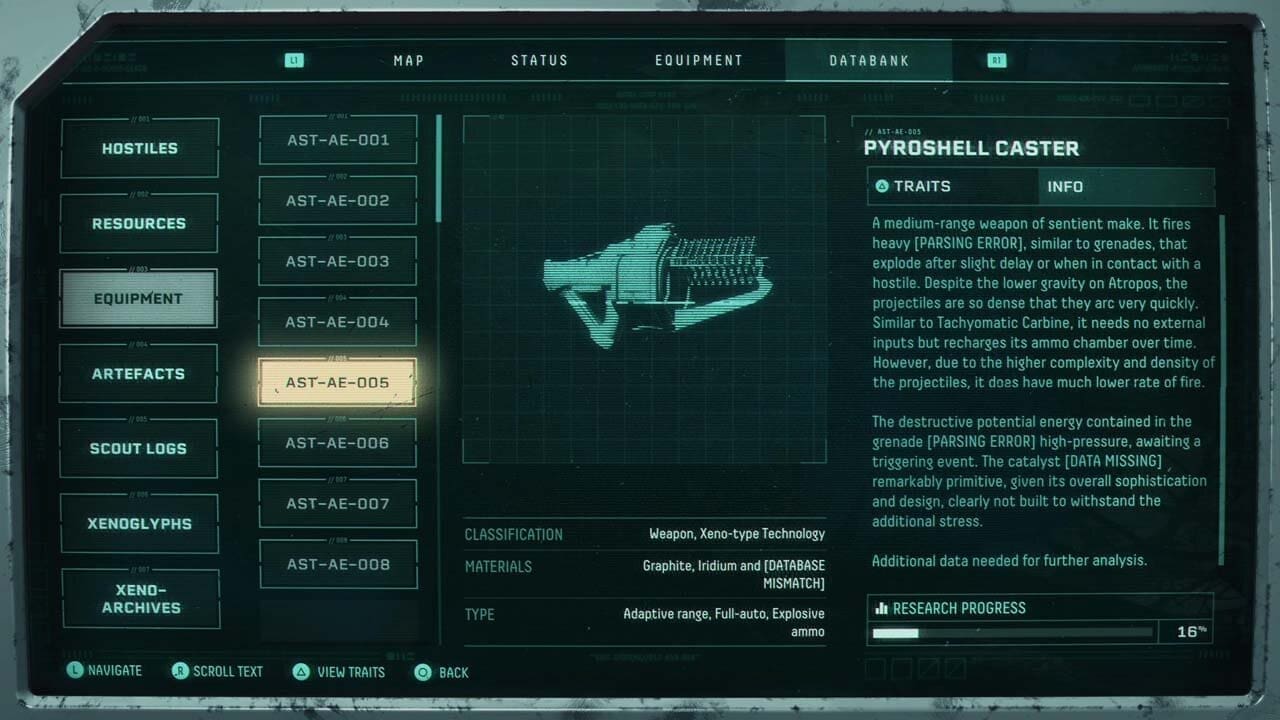Switch to the Map tab
The width and height of the screenshot is (1280, 720).
coord(408,60)
